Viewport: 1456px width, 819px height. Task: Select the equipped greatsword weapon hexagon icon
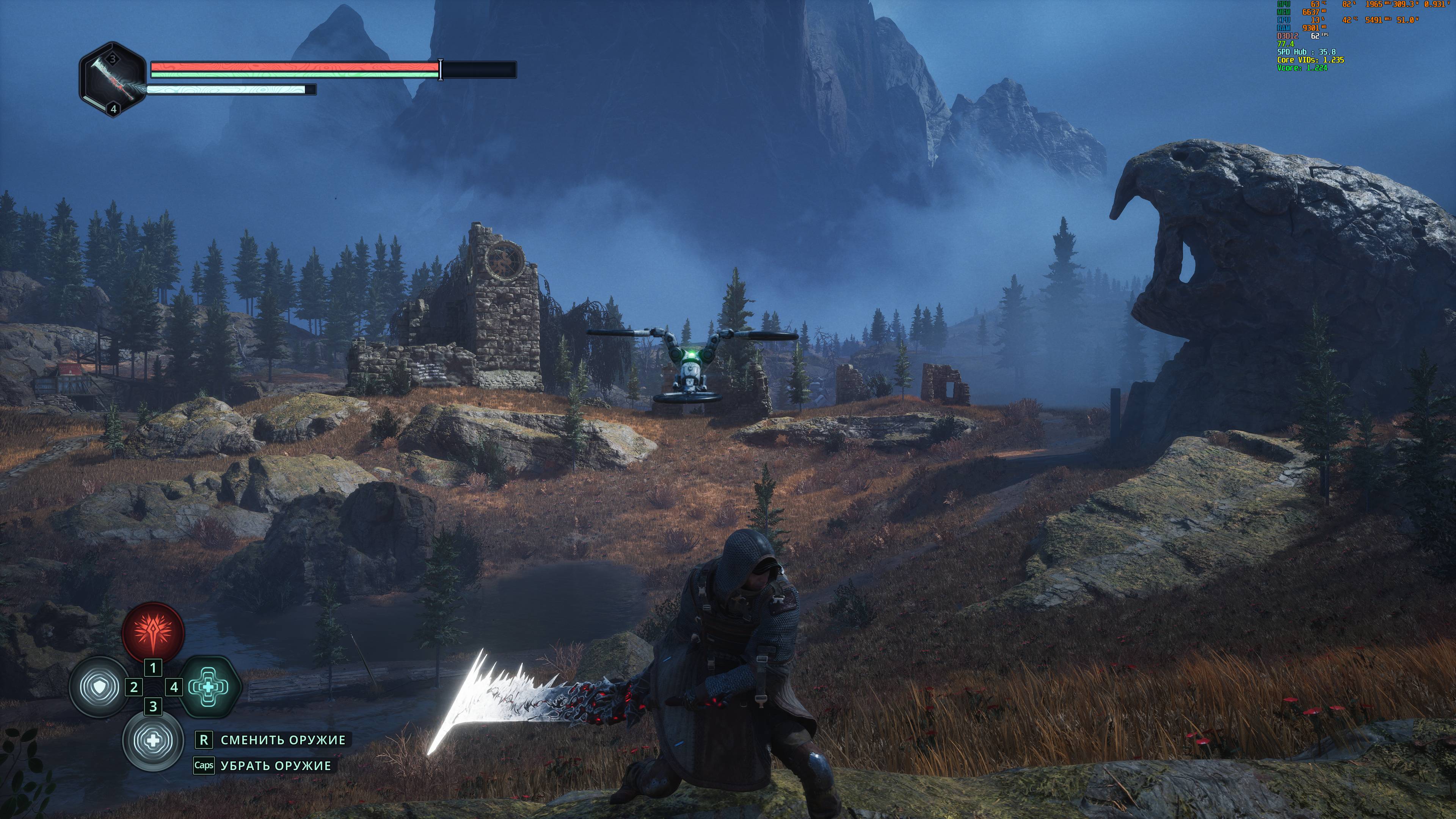[113, 79]
